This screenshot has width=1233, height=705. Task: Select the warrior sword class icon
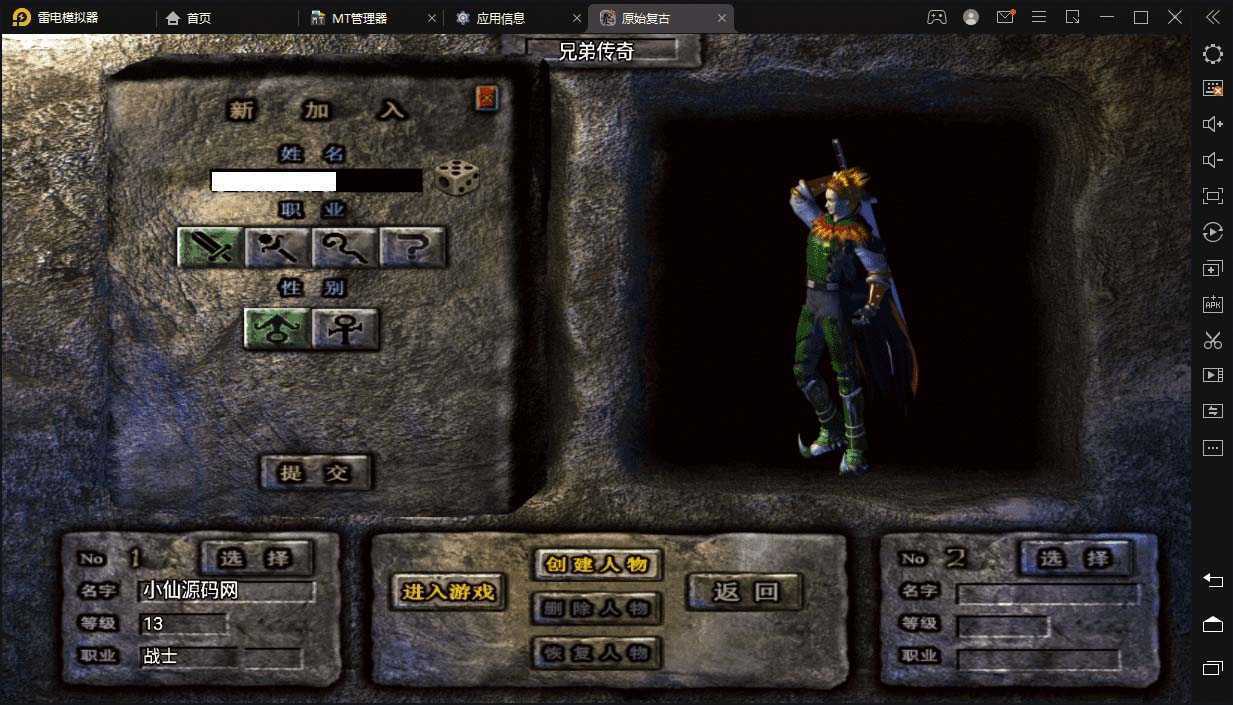tap(210, 246)
